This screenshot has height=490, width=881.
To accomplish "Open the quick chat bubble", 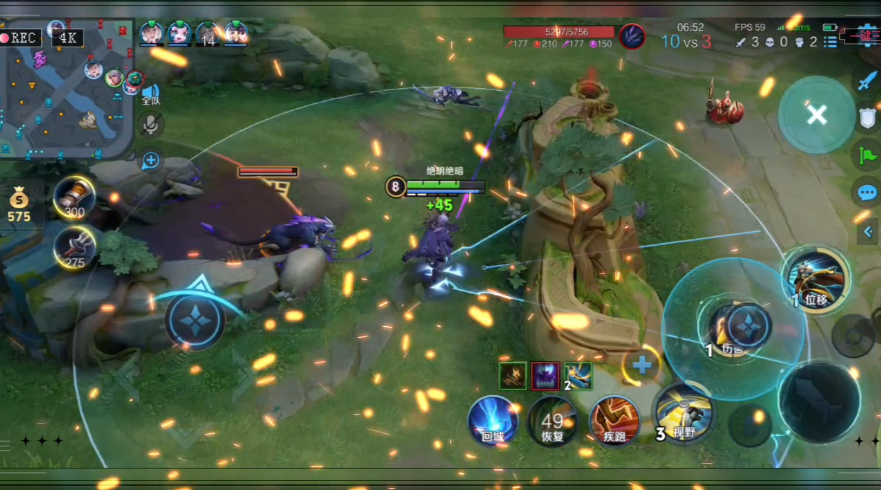I will coord(866,192).
